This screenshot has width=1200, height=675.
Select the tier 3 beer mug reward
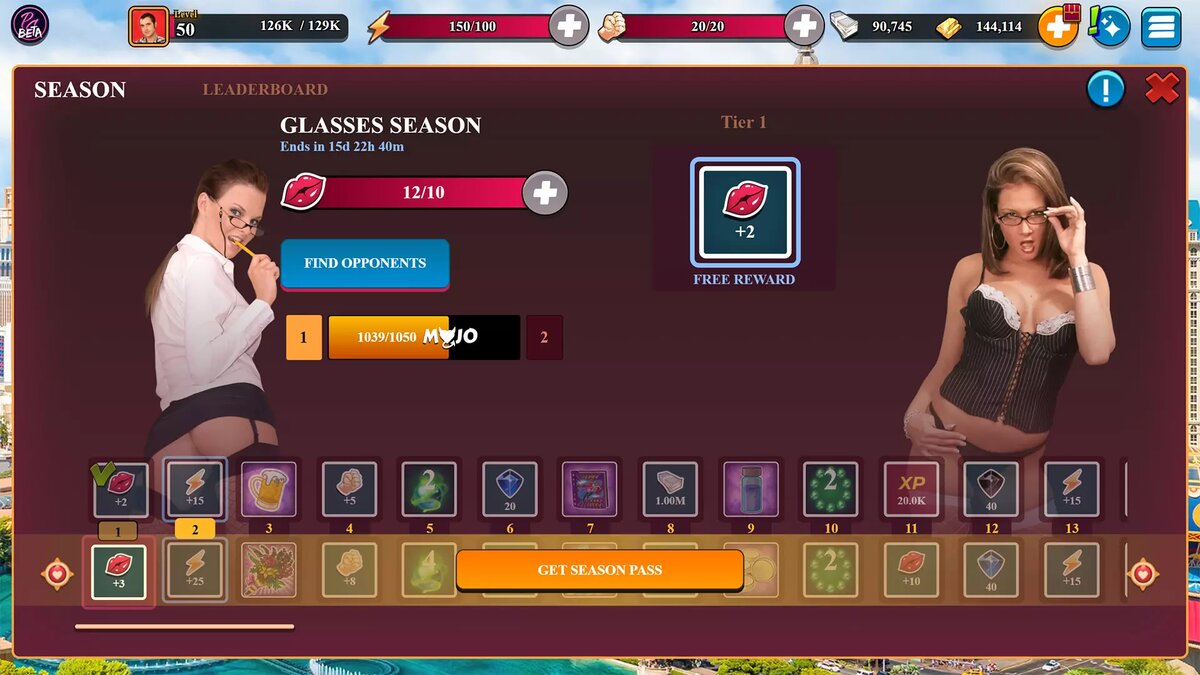(269, 489)
